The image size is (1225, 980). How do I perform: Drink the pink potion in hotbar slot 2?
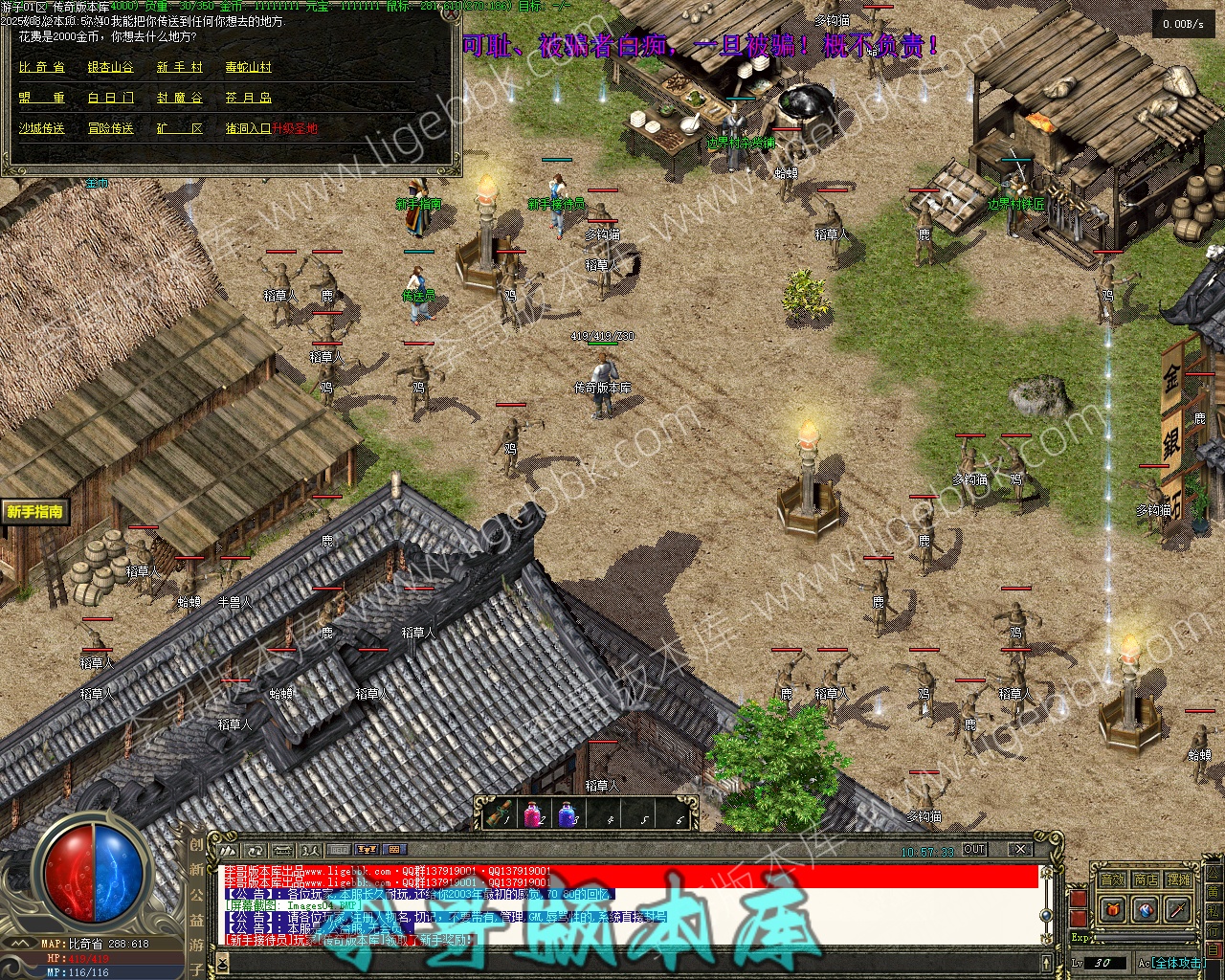tap(534, 814)
